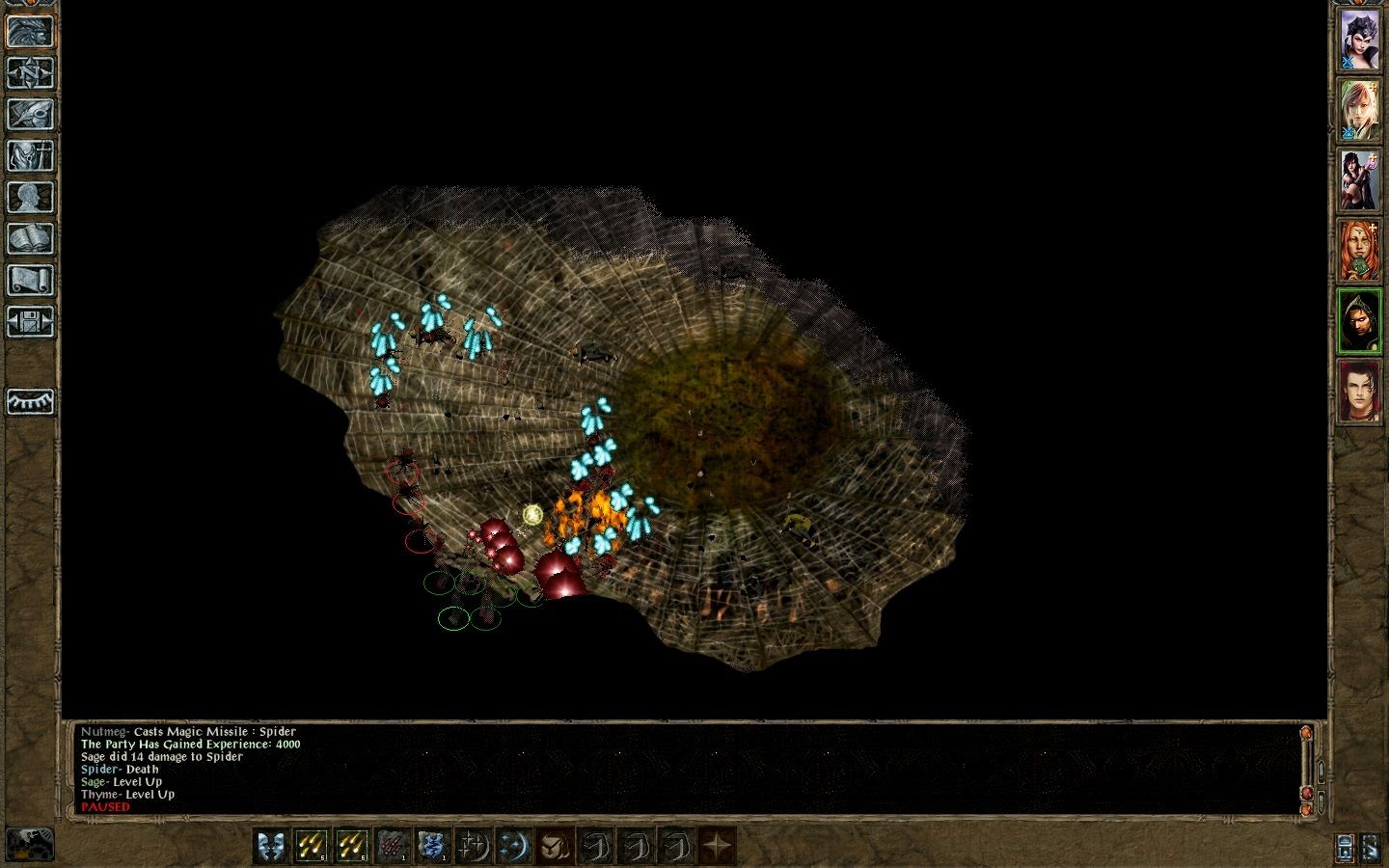This screenshot has height=868, width=1389.
Task: Open the journal (quill icon)
Action: pos(30,114)
